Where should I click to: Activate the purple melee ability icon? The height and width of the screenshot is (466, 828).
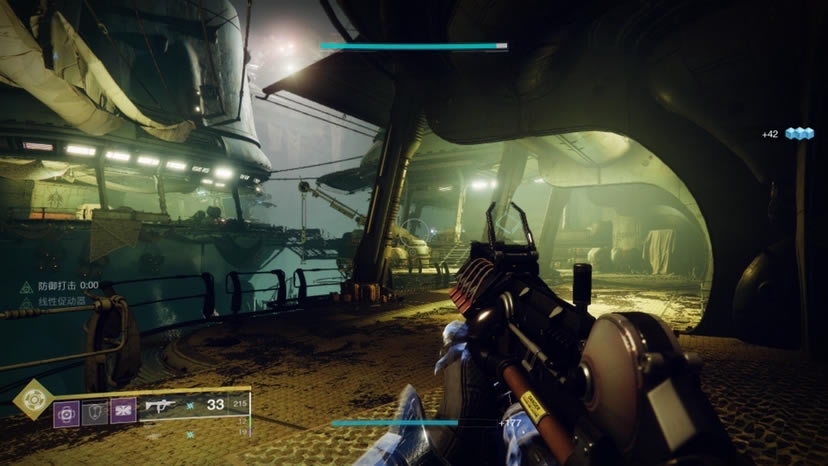[x=123, y=412]
